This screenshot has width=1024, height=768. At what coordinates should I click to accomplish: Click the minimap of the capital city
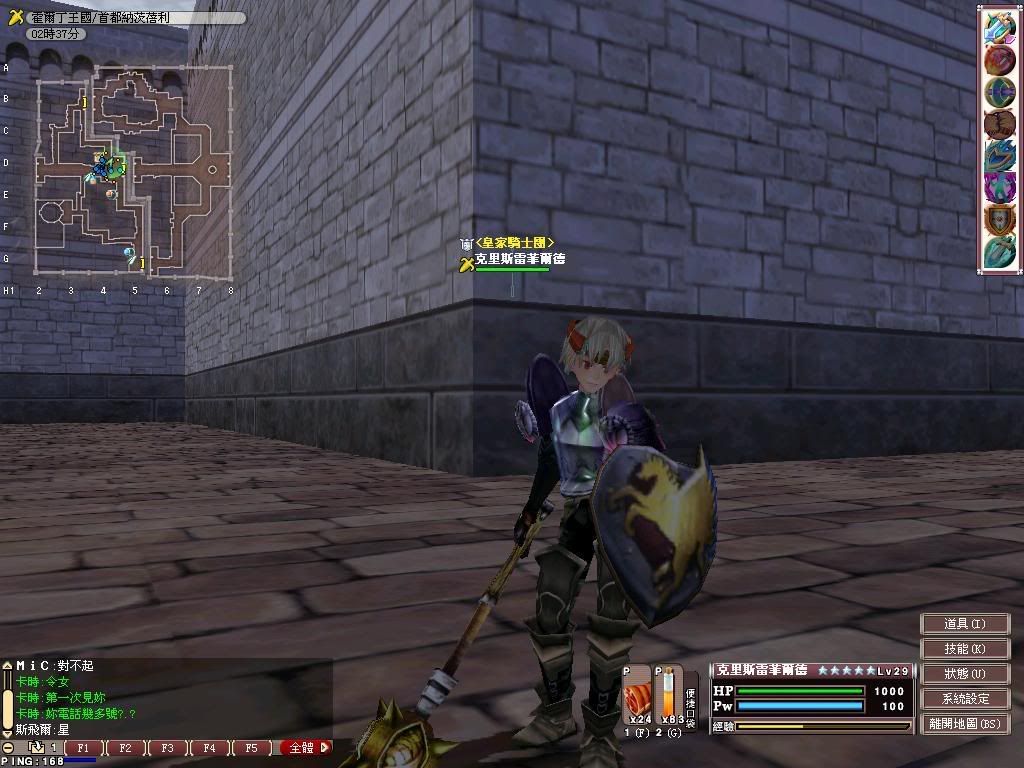tap(134, 172)
